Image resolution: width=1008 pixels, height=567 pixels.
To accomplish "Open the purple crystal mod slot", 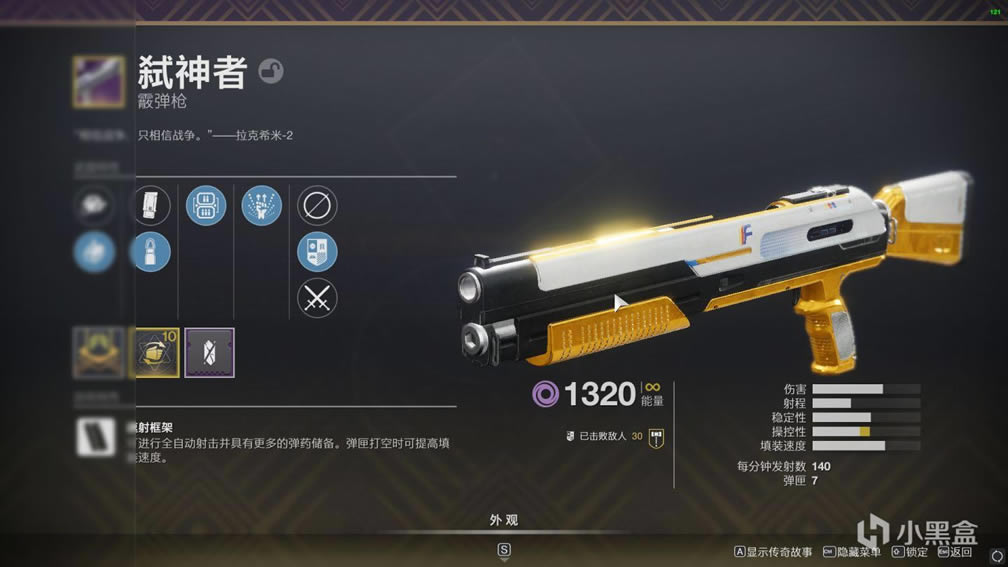I will tap(209, 353).
